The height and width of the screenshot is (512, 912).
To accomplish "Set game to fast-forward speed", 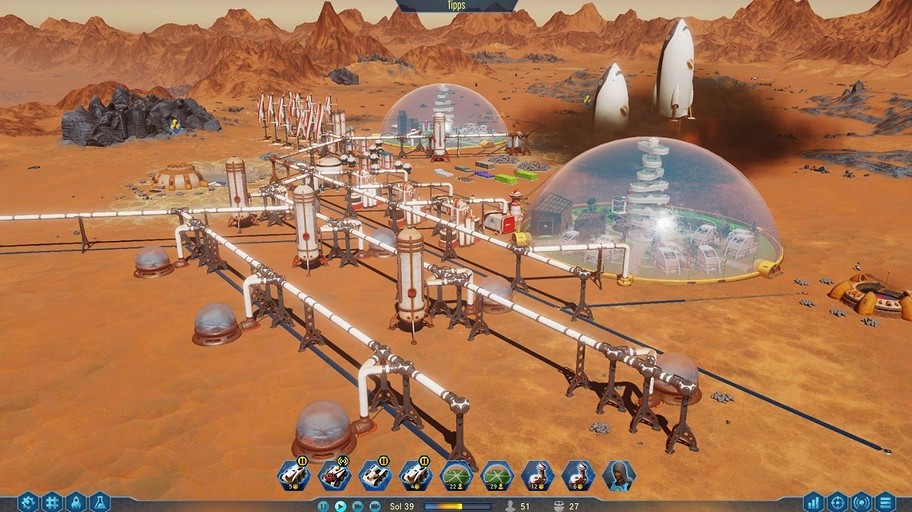I will [x=357, y=506].
